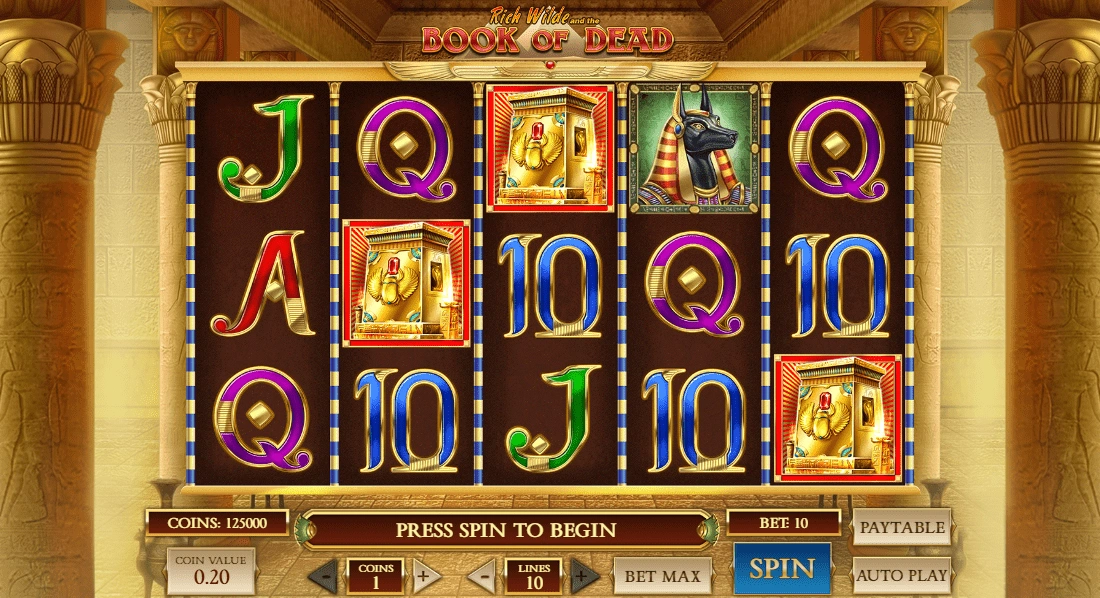Screen dimensions: 1100x598
Task: Reduce the number of lines
Action: [483, 576]
